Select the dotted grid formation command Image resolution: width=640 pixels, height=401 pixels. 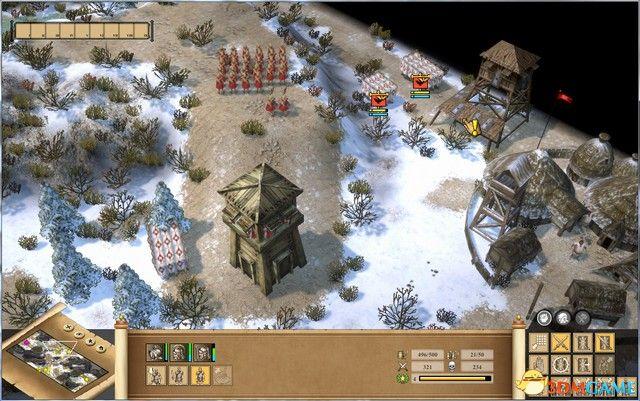(539, 343)
